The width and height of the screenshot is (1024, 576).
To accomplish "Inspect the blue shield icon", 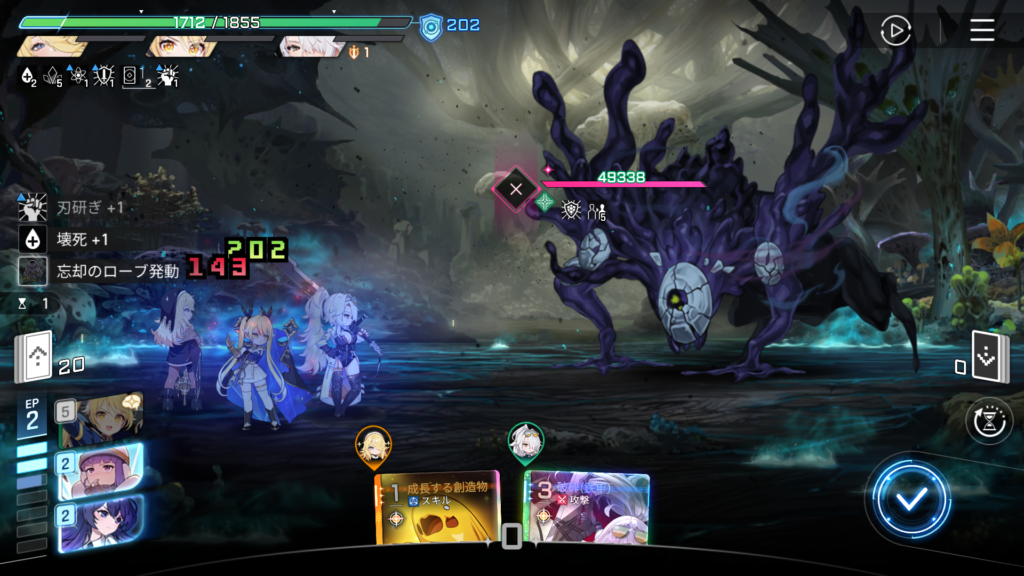I will tap(431, 25).
